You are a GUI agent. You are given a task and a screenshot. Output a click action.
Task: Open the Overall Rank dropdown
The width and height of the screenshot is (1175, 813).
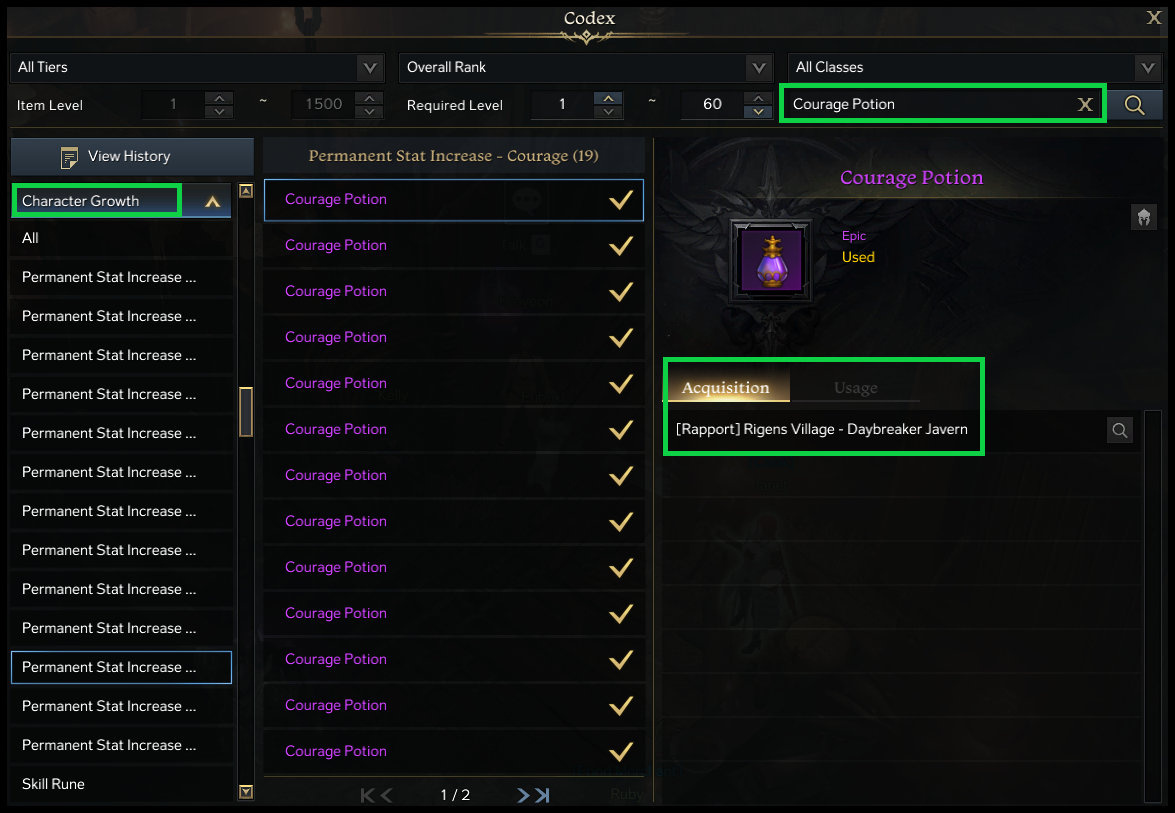coord(758,68)
